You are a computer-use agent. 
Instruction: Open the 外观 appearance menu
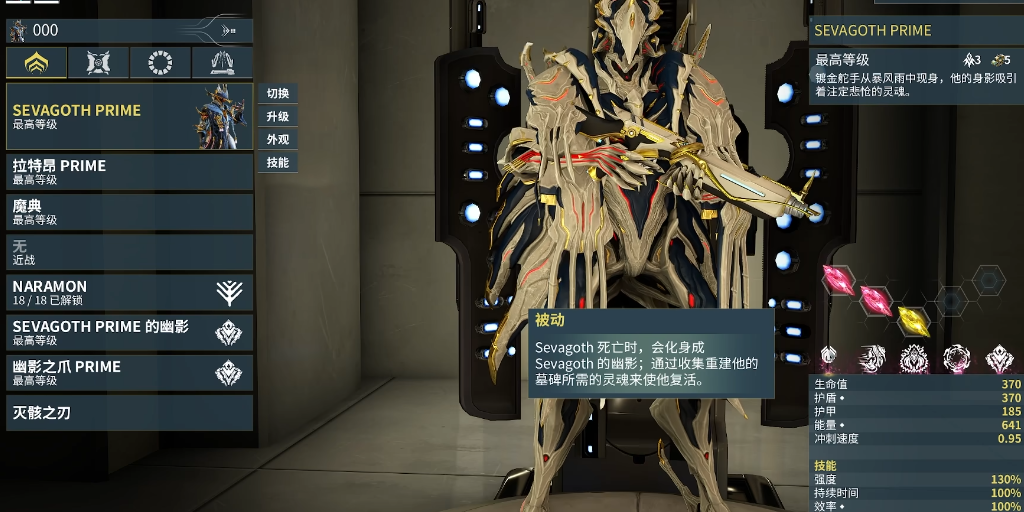pyautogui.click(x=278, y=140)
